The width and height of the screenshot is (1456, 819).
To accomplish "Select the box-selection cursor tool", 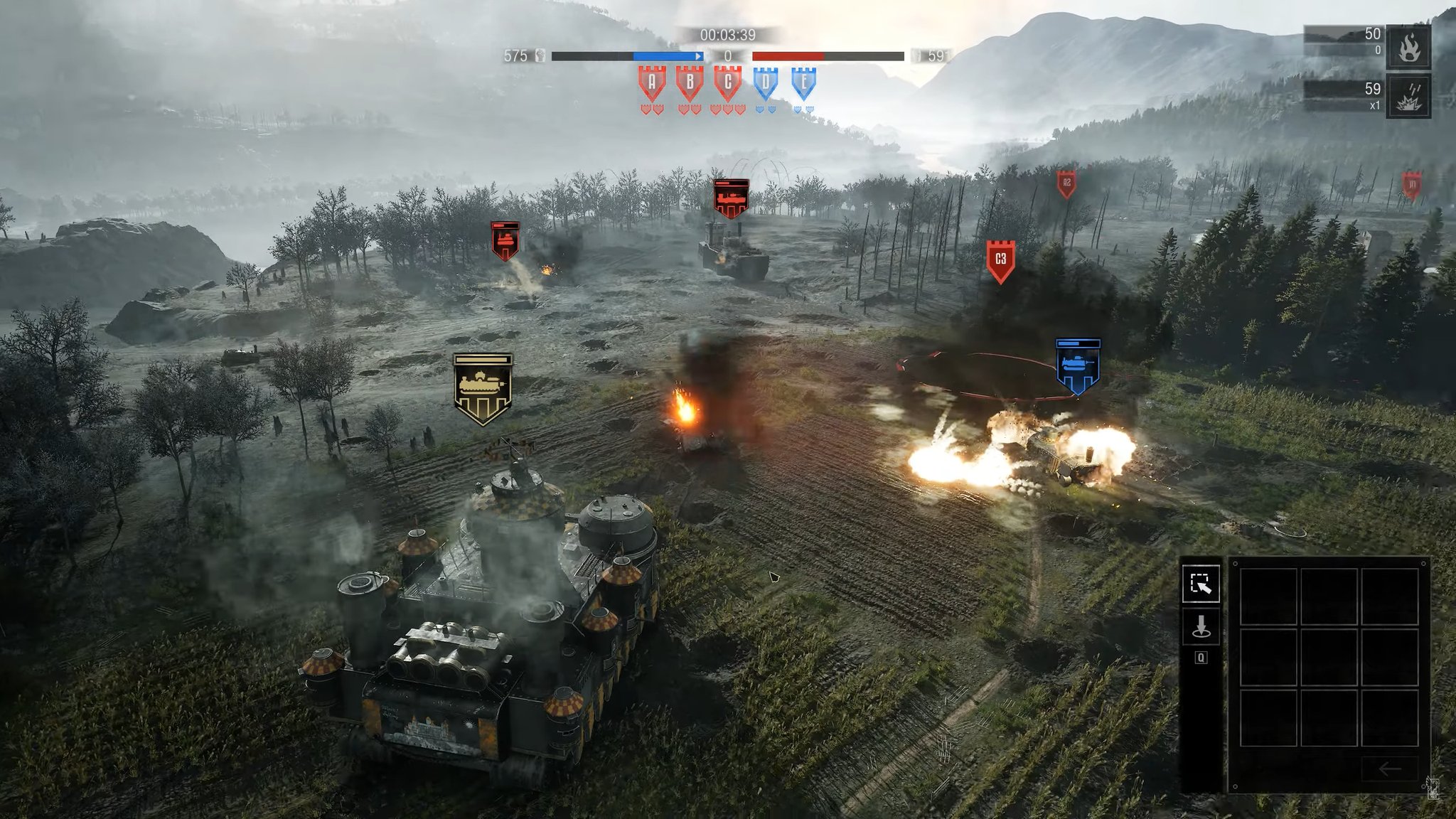I will (1201, 584).
